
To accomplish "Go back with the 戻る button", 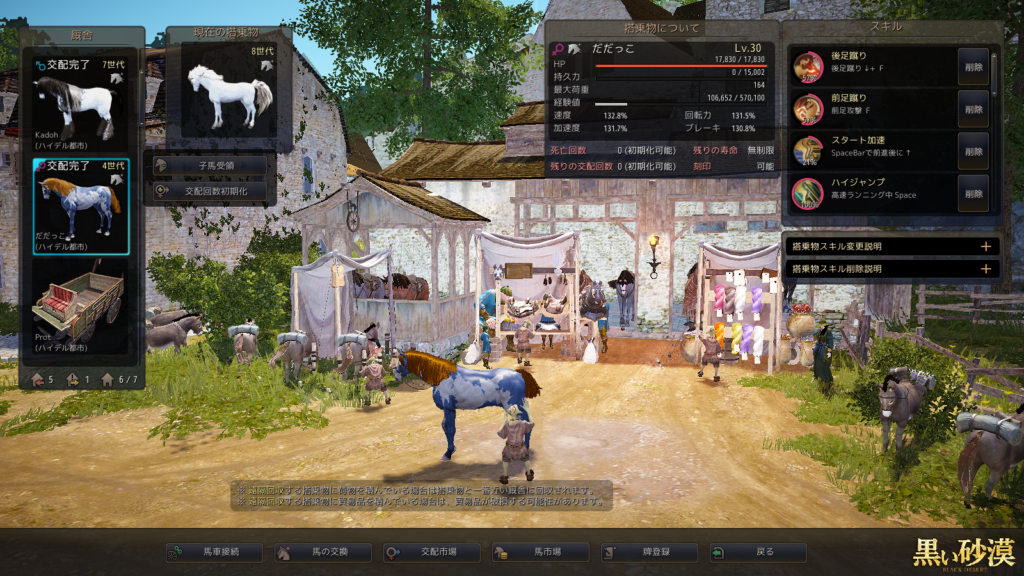I will pos(757,552).
